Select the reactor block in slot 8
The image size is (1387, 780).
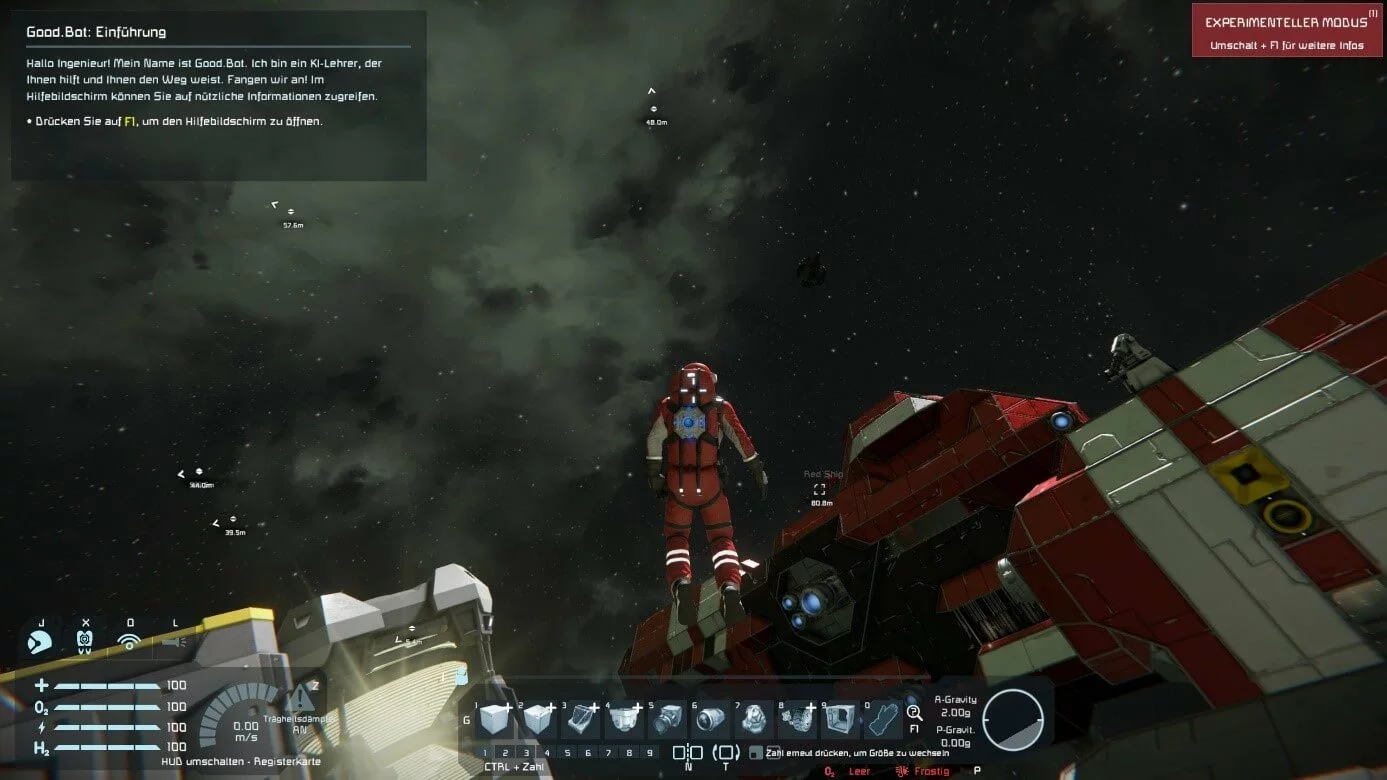797,719
